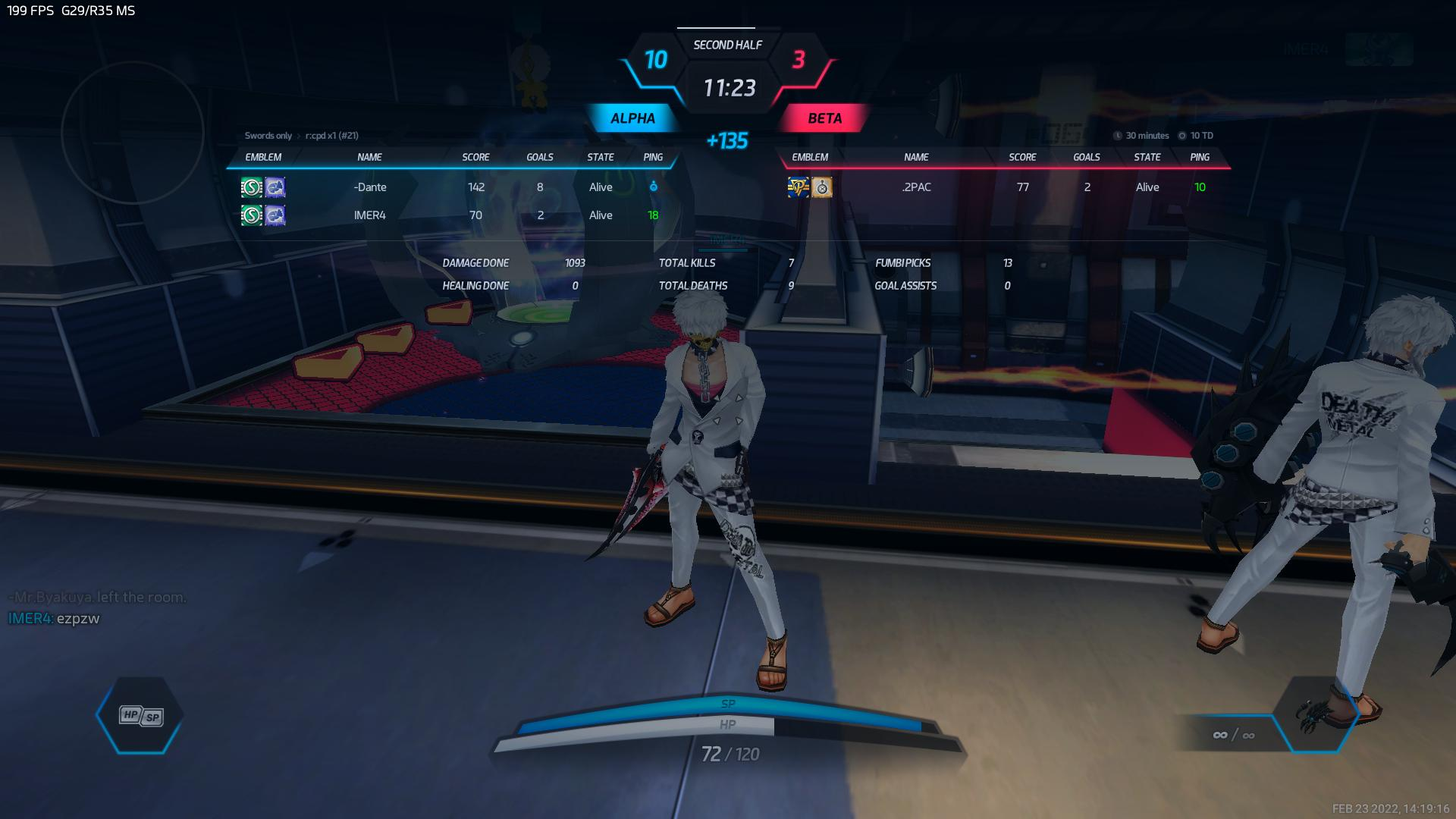Click the ALPHA team banner
Screen dimensions: 1456x819
[632, 118]
